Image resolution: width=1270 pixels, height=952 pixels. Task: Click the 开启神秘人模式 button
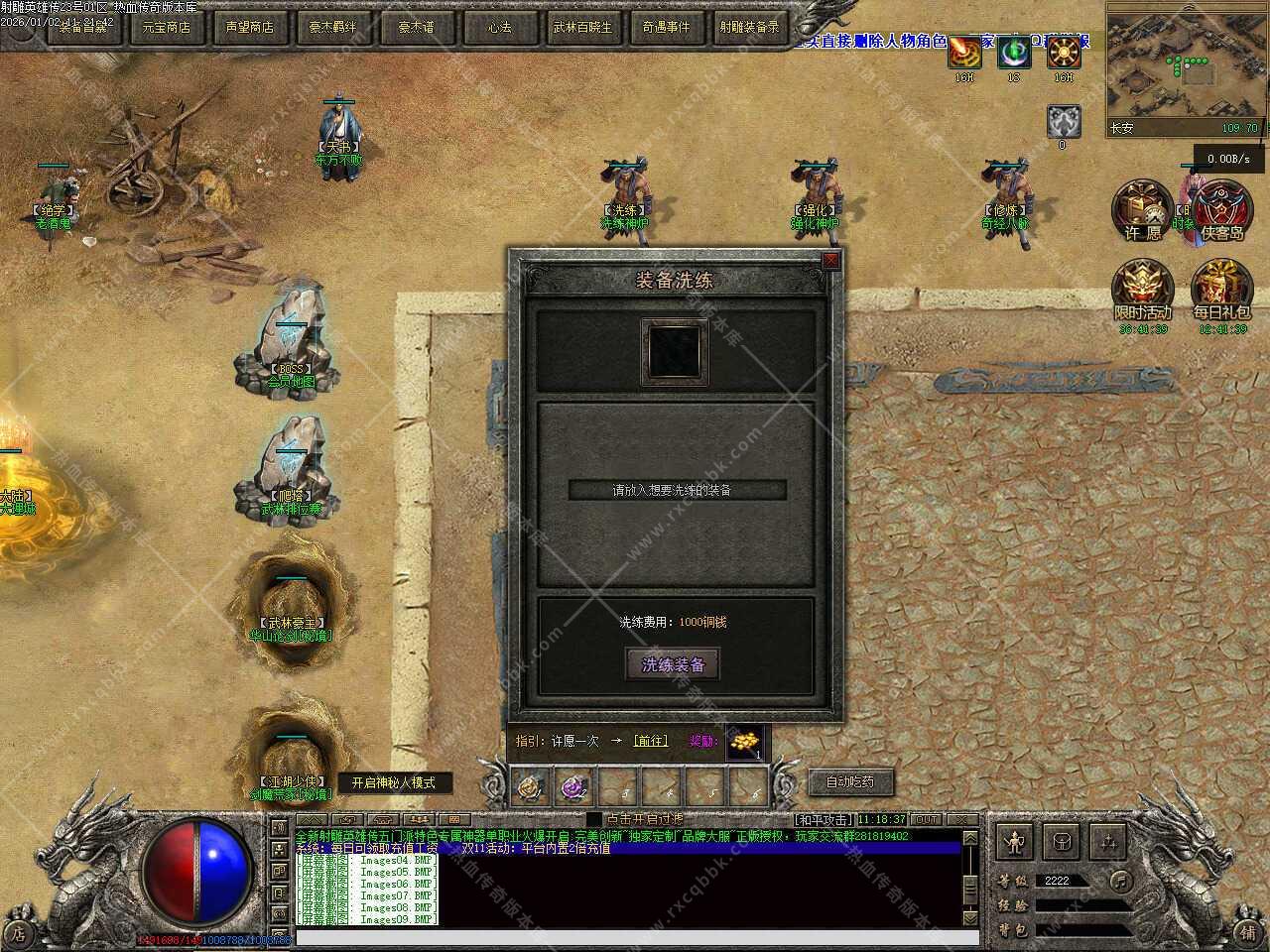pyautogui.click(x=394, y=782)
